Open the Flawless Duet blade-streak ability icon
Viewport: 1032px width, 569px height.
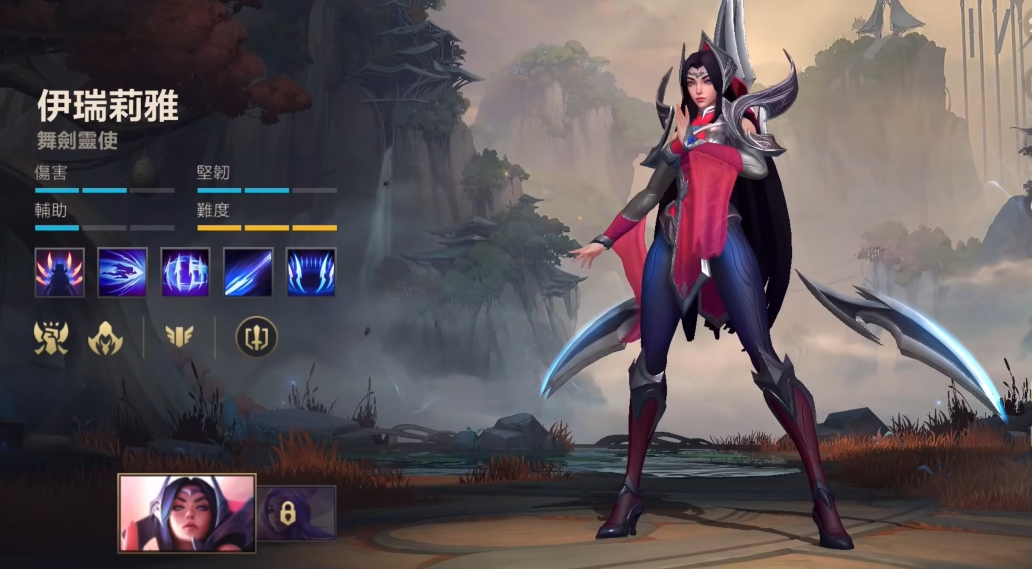[x=248, y=272]
